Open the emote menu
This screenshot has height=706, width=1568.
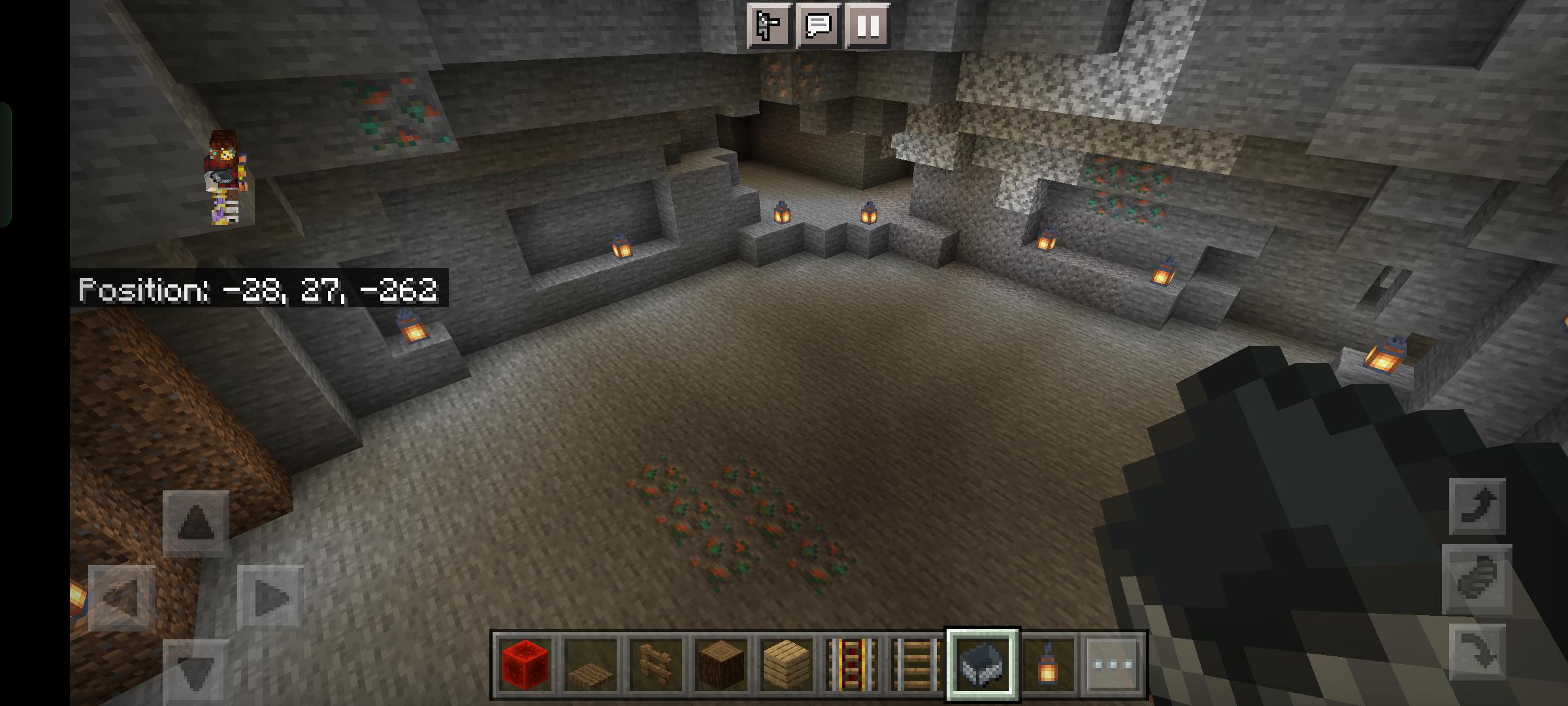pos(769,26)
